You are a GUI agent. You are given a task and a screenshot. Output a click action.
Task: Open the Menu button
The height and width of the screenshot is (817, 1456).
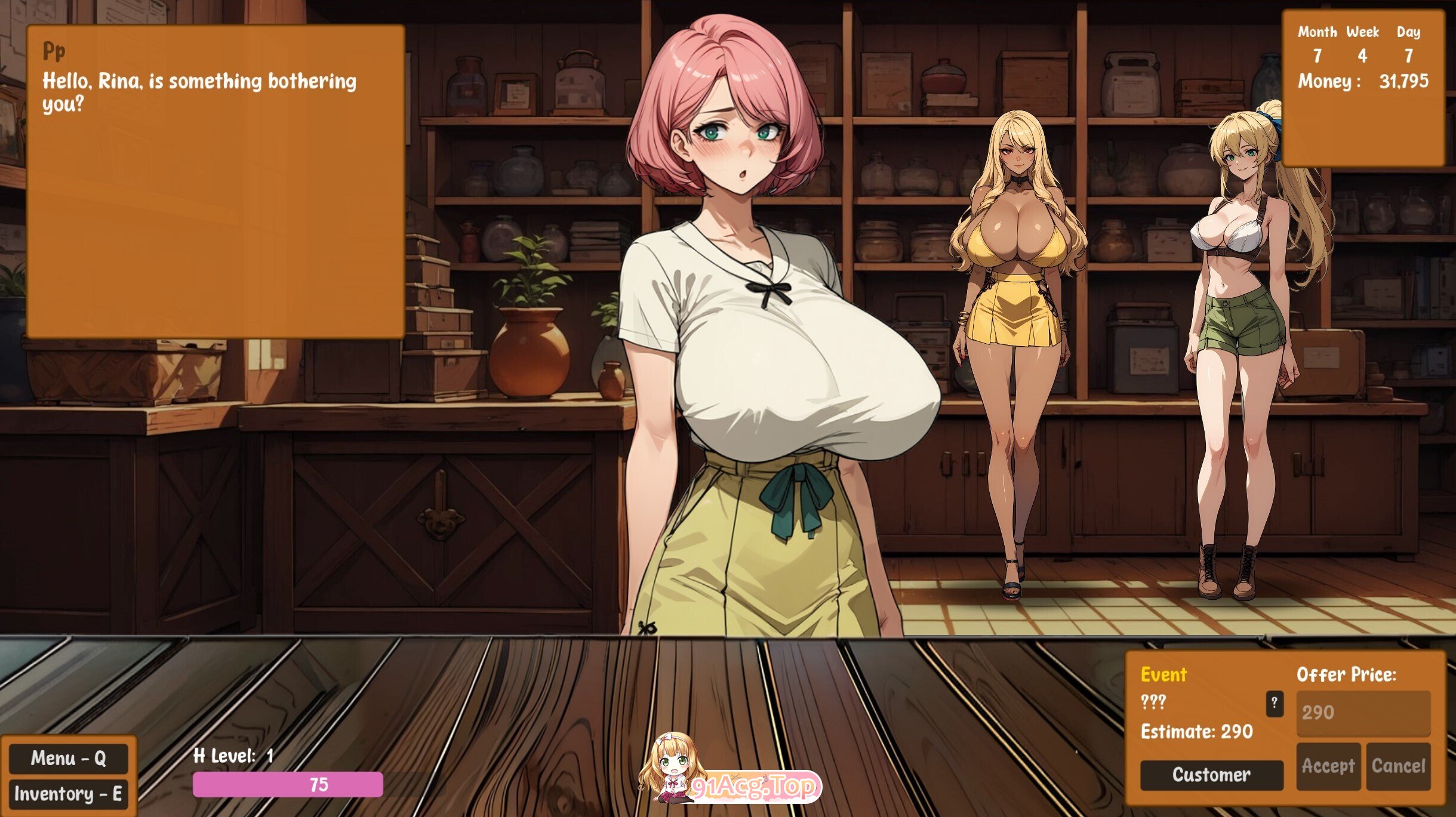pos(68,759)
